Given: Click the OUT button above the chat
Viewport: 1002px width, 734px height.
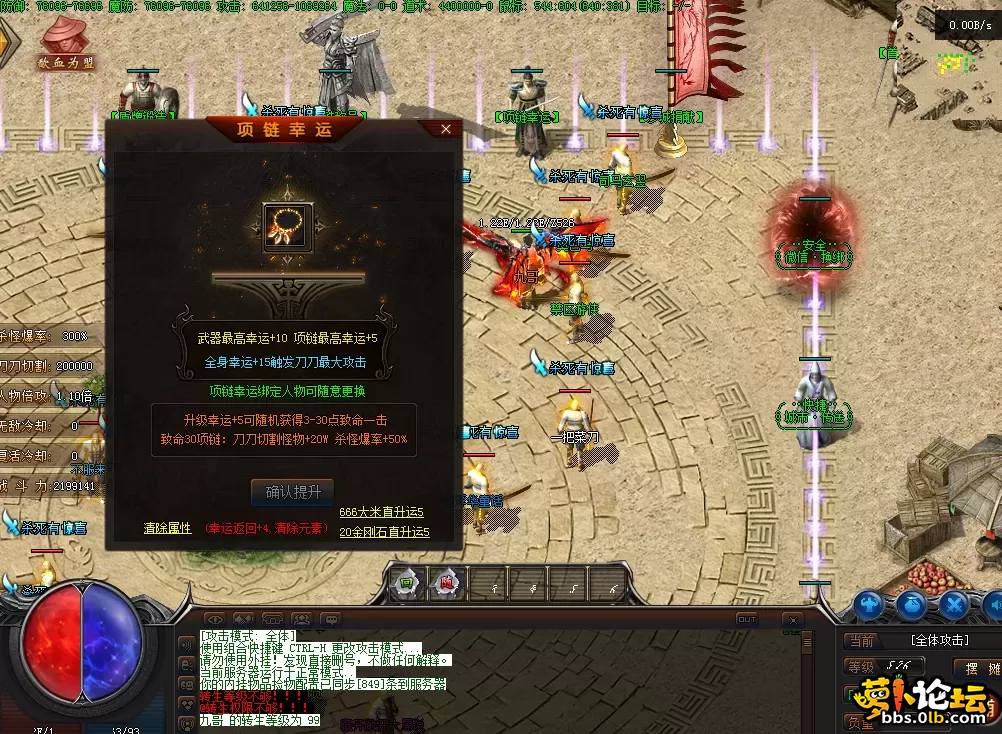Looking at the screenshot, I should [x=746, y=619].
